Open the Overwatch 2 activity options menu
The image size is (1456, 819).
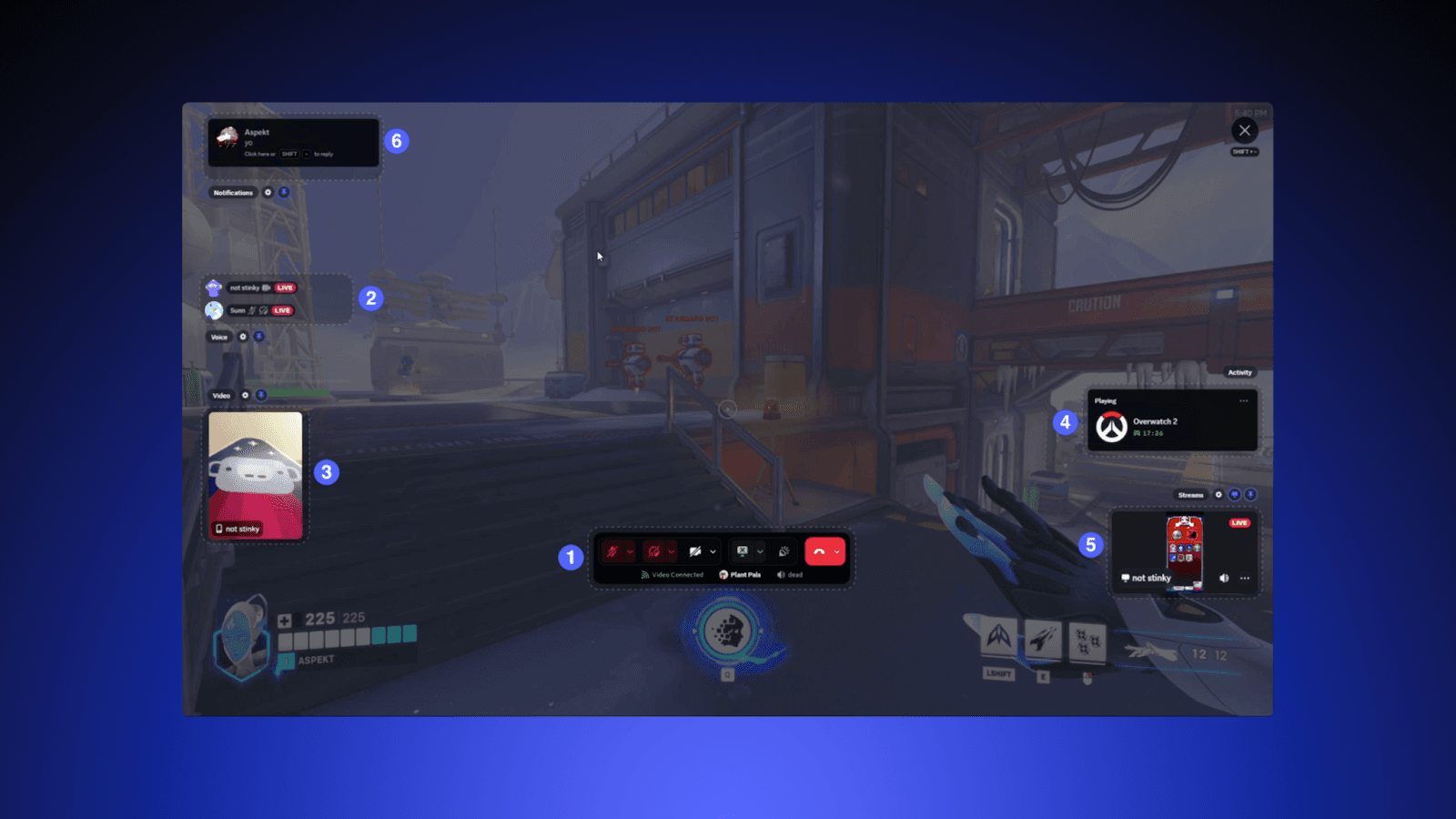[x=1244, y=400]
